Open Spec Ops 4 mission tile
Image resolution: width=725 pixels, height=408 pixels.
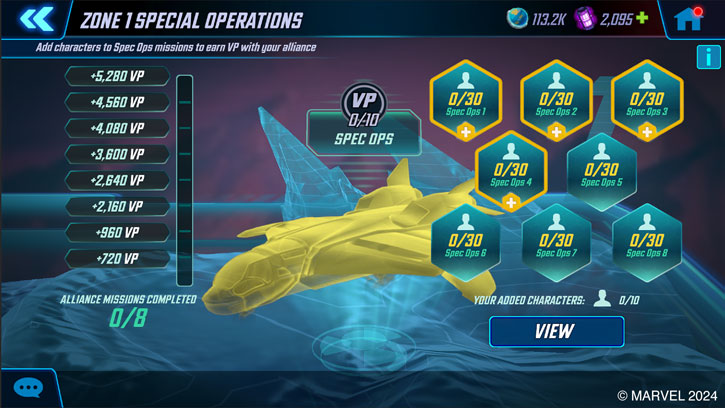(x=511, y=170)
